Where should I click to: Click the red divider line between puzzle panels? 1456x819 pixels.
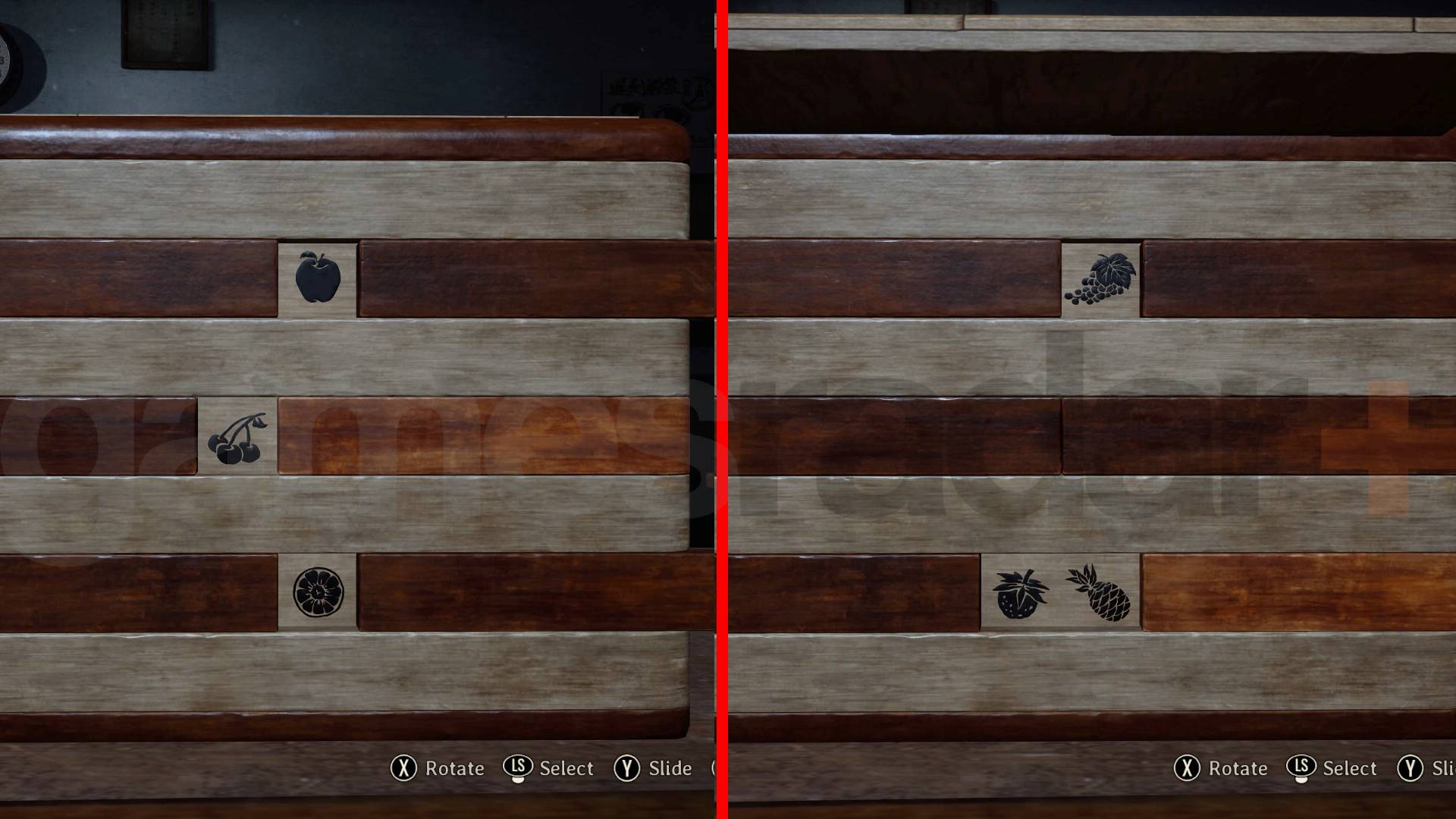pos(721,409)
